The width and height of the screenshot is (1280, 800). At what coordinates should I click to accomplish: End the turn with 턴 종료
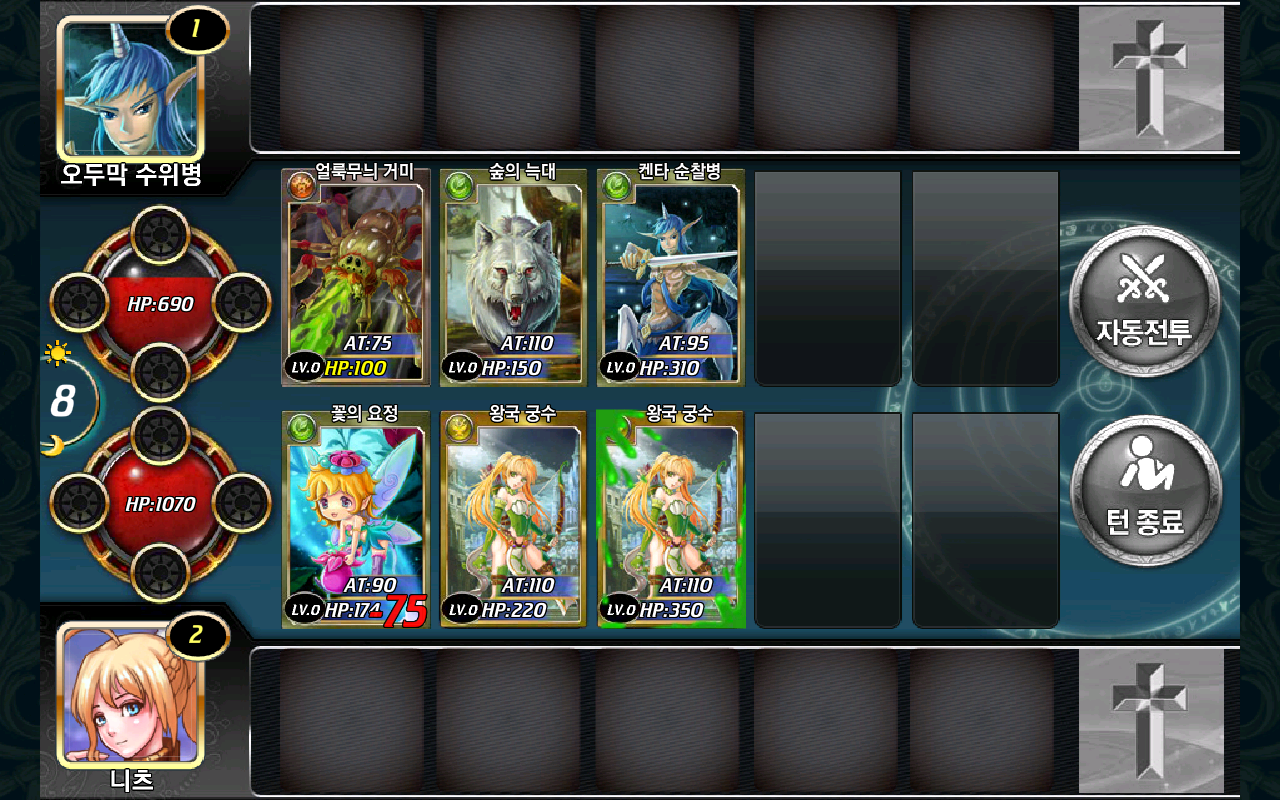(x=1145, y=491)
